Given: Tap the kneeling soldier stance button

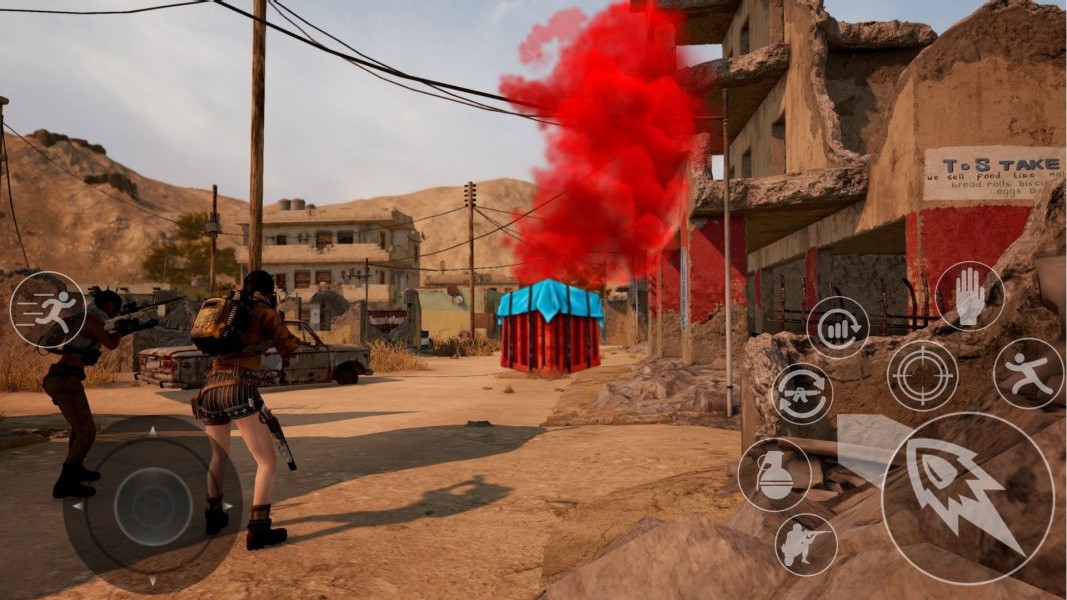Looking at the screenshot, I should [x=806, y=545].
